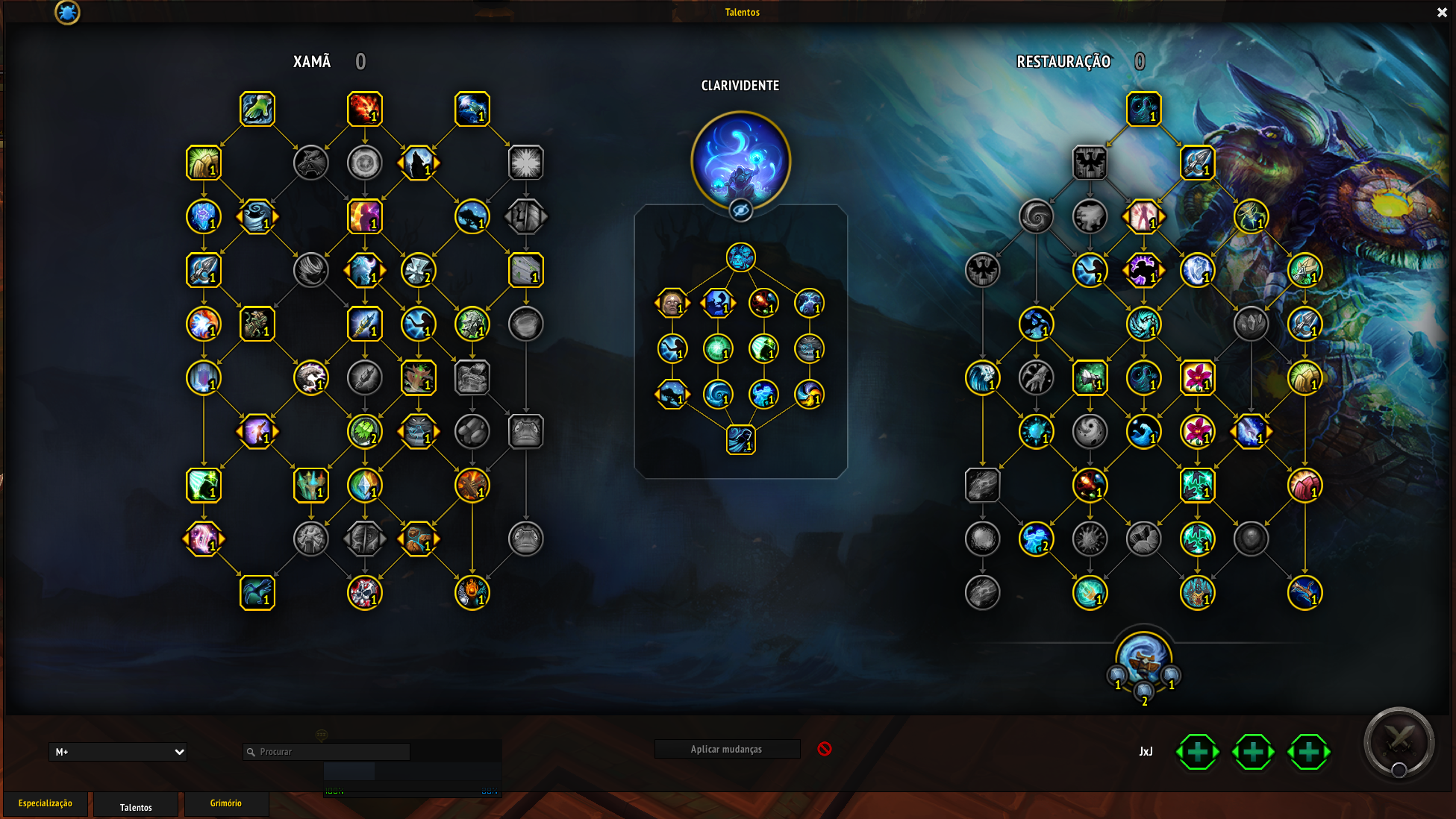Open the crossed swords war mode button
The image size is (1456, 819).
(1399, 742)
